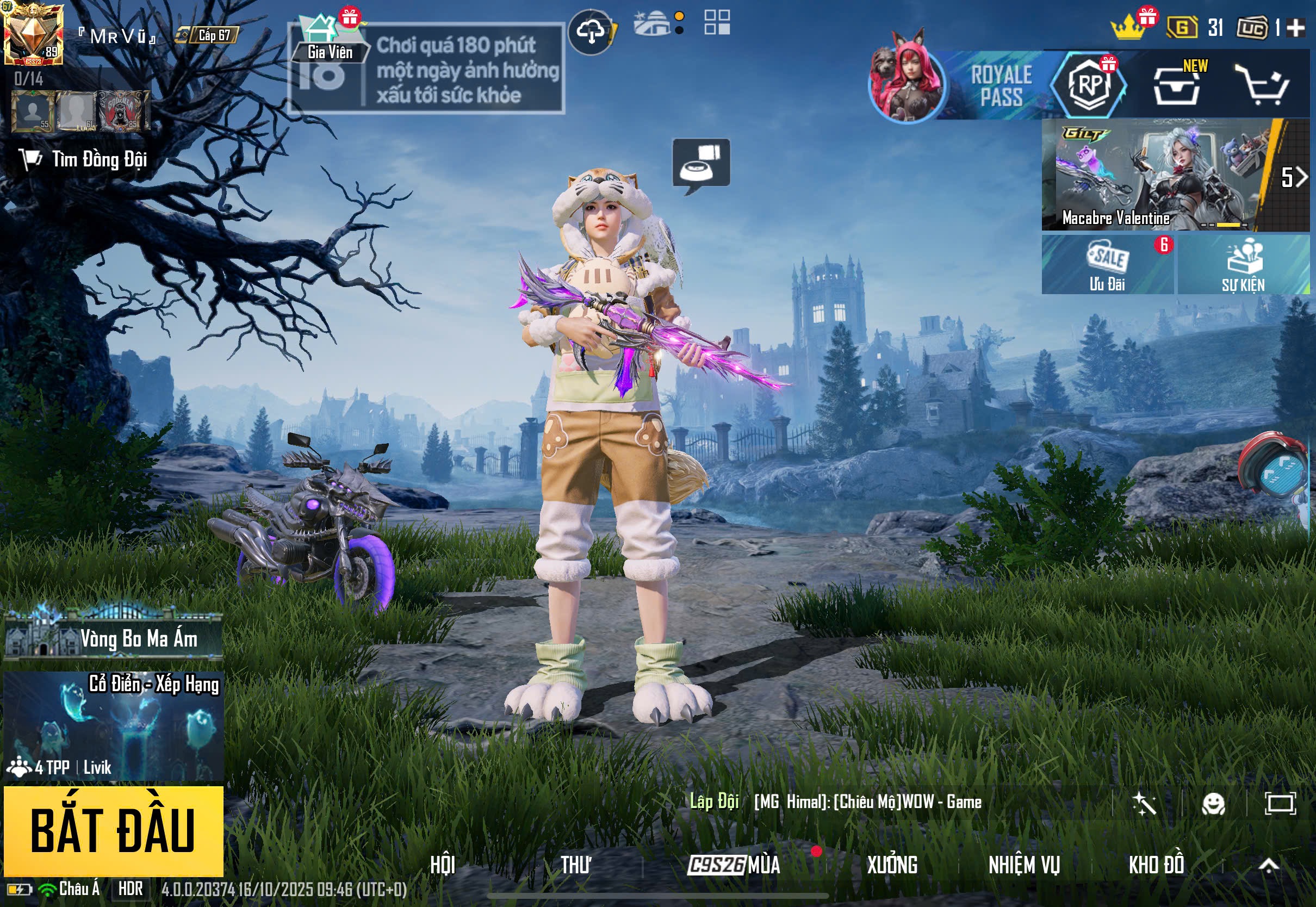Click the yellow BẮT ĐẦU start button

click(x=113, y=830)
